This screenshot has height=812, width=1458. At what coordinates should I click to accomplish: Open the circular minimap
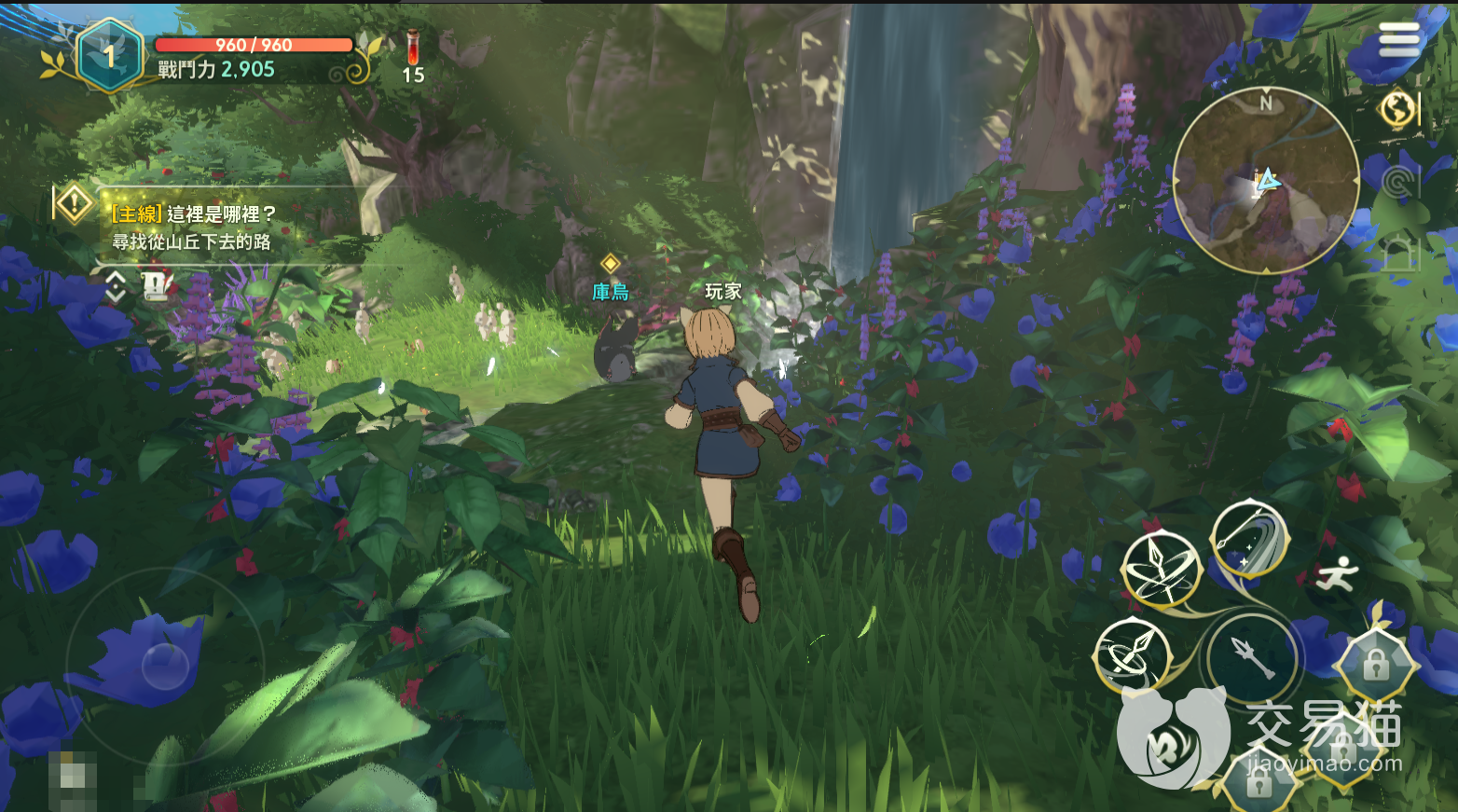[x=1265, y=181]
